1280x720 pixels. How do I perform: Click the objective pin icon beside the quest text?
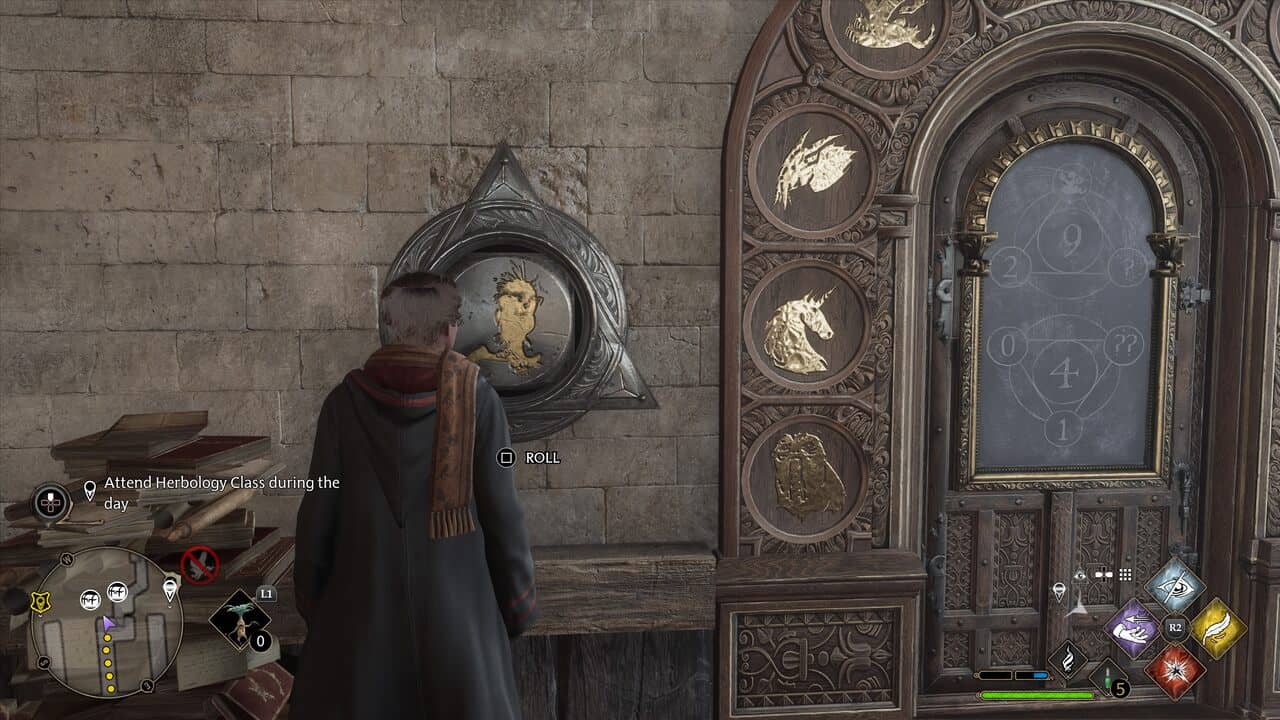click(x=90, y=489)
